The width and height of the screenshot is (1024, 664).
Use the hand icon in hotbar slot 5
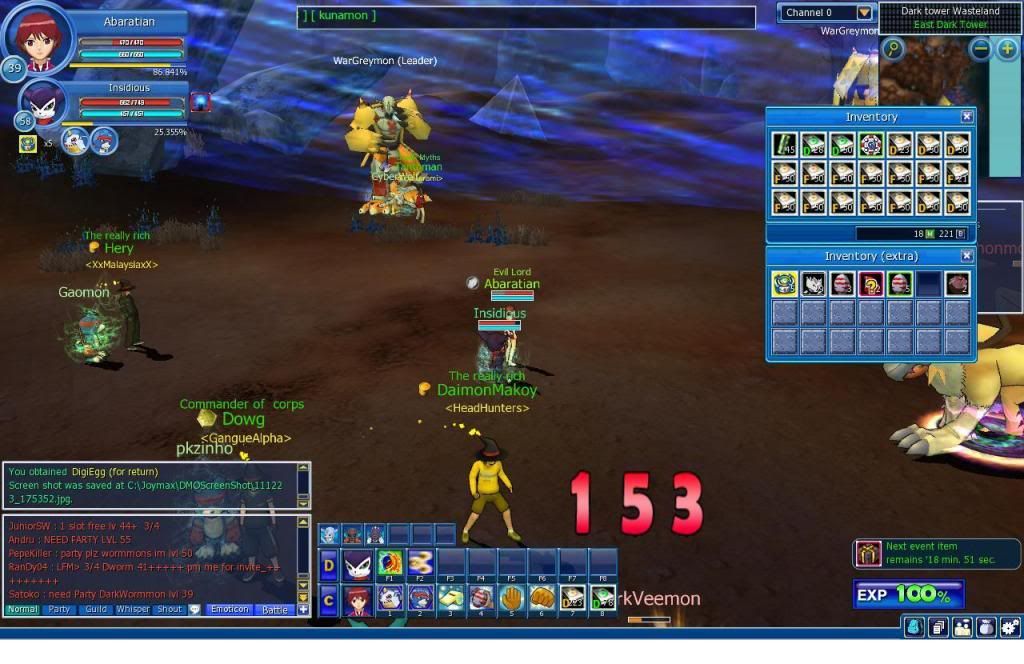[511, 599]
